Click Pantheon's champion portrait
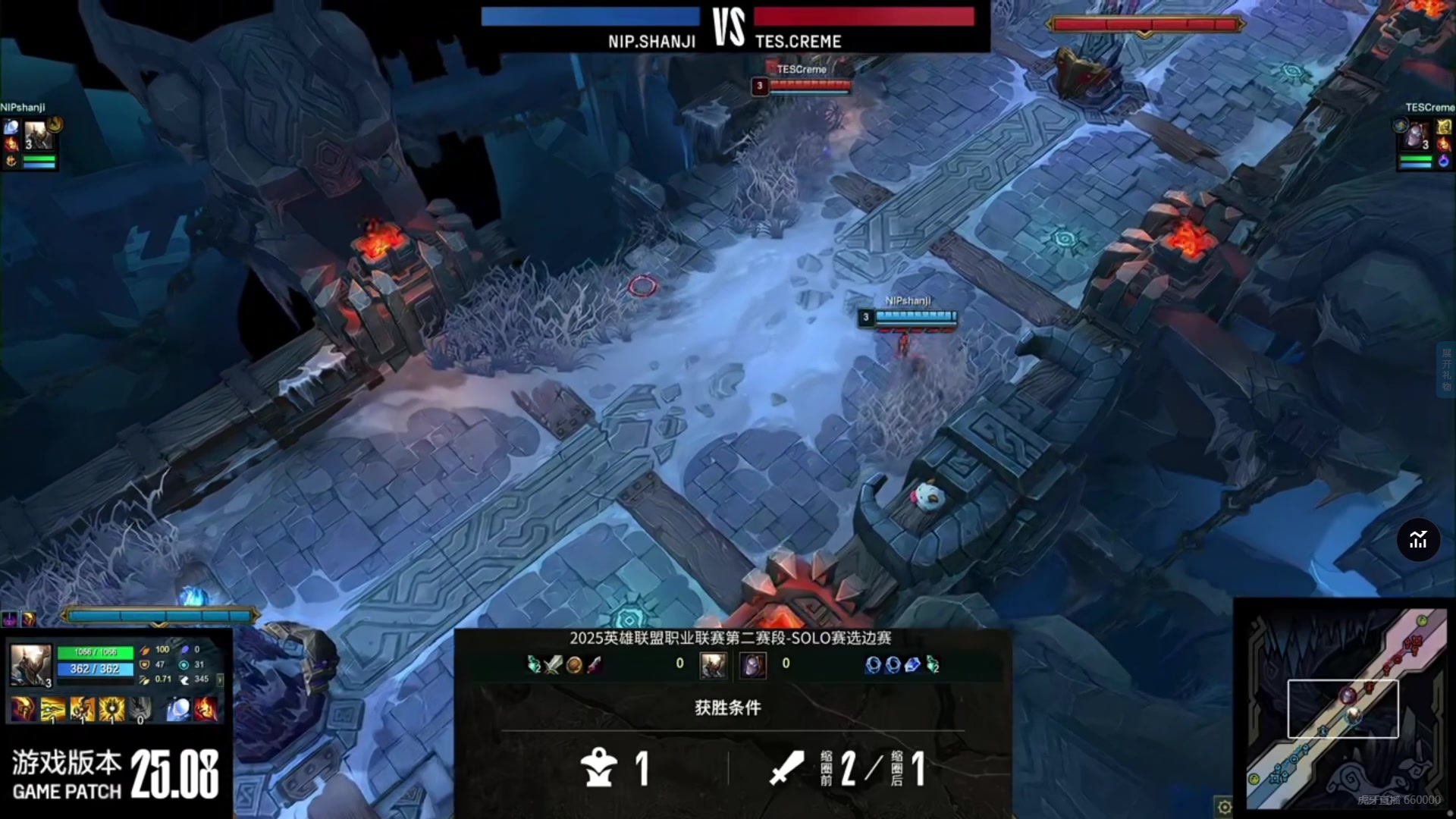Screen dimensions: 1456x819 [x=30, y=665]
